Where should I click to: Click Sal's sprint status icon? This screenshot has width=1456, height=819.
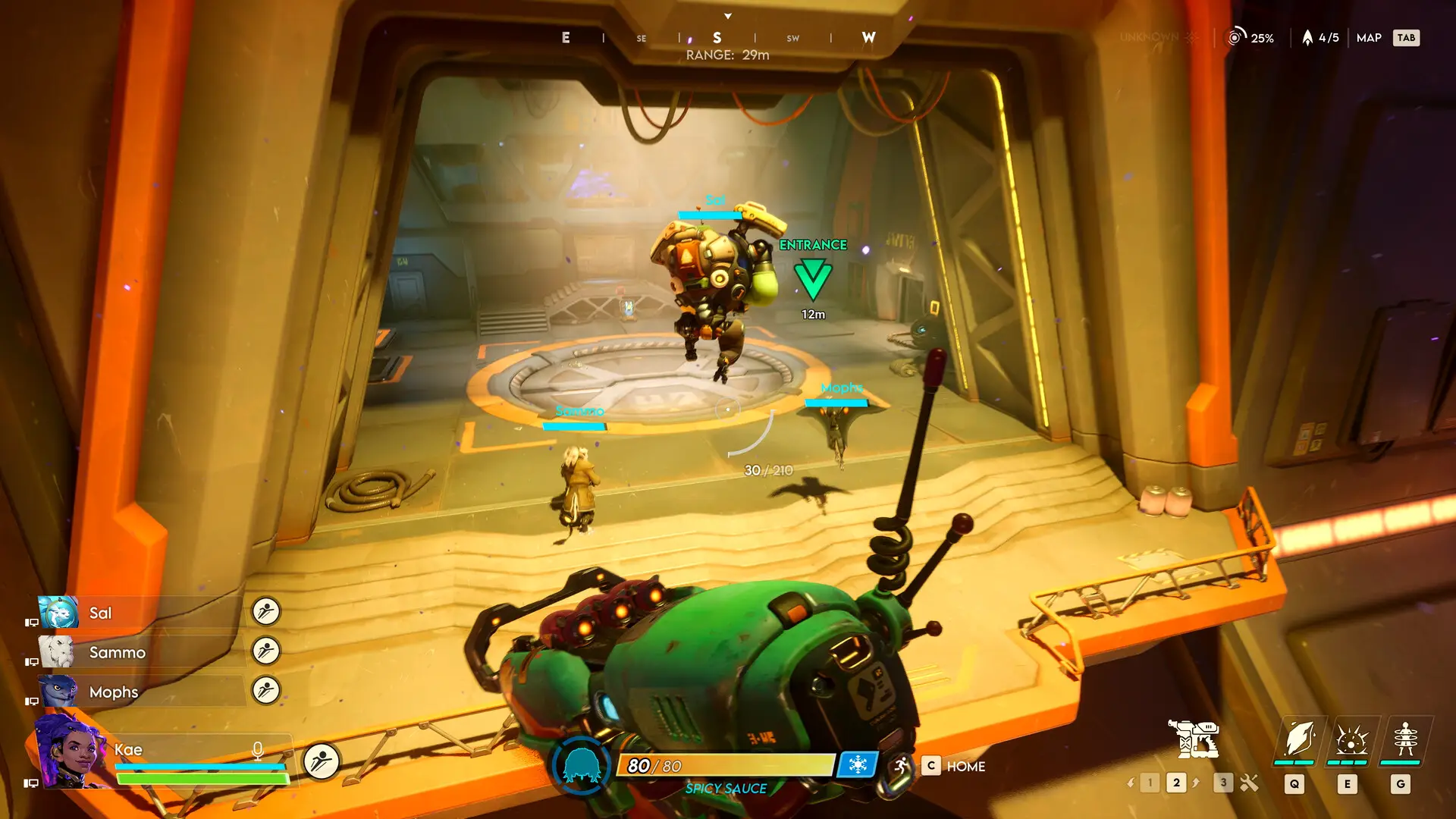pos(265,613)
